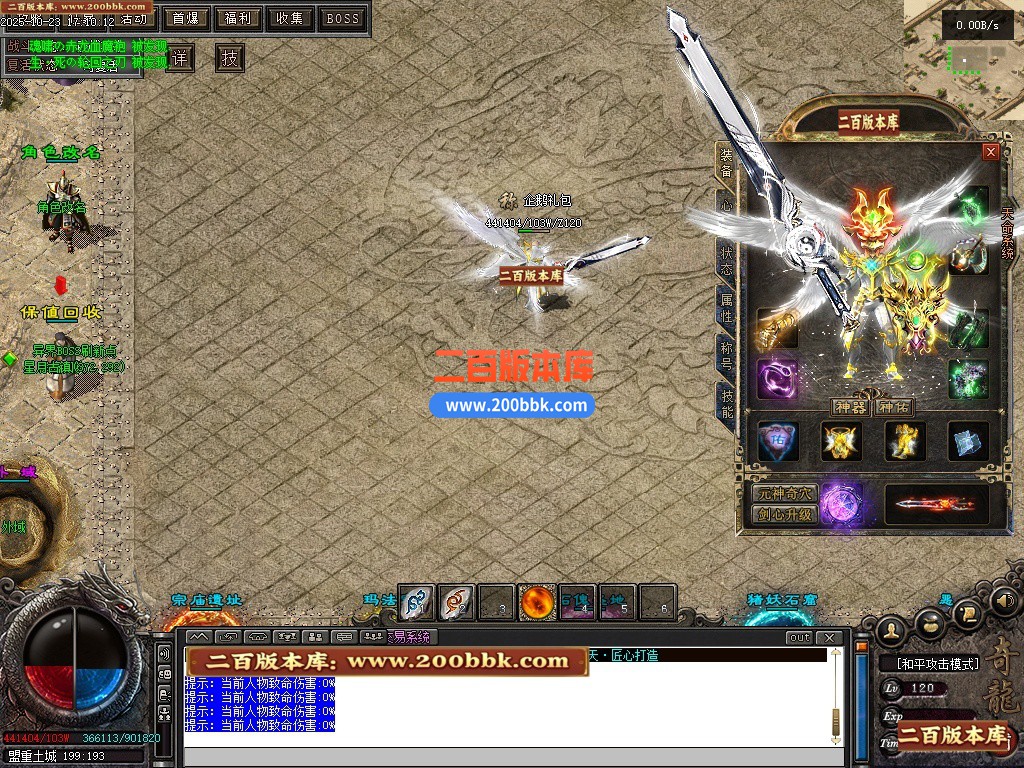Click the 技 skill shortcut button
This screenshot has height=768, width=1024.
pyautogui.click(x=230, y=58)
